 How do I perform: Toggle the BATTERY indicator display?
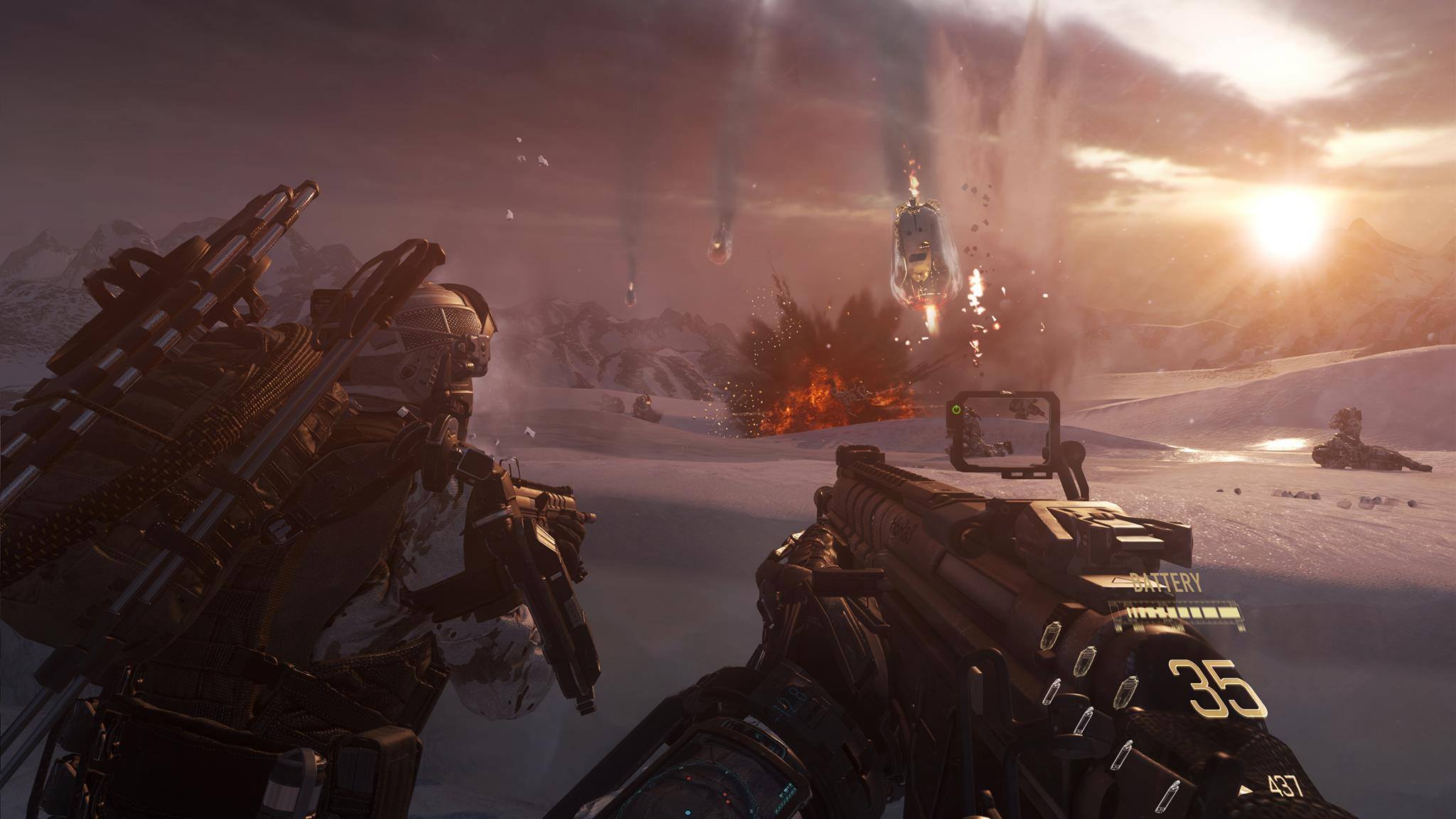[x=1167, y=582]
